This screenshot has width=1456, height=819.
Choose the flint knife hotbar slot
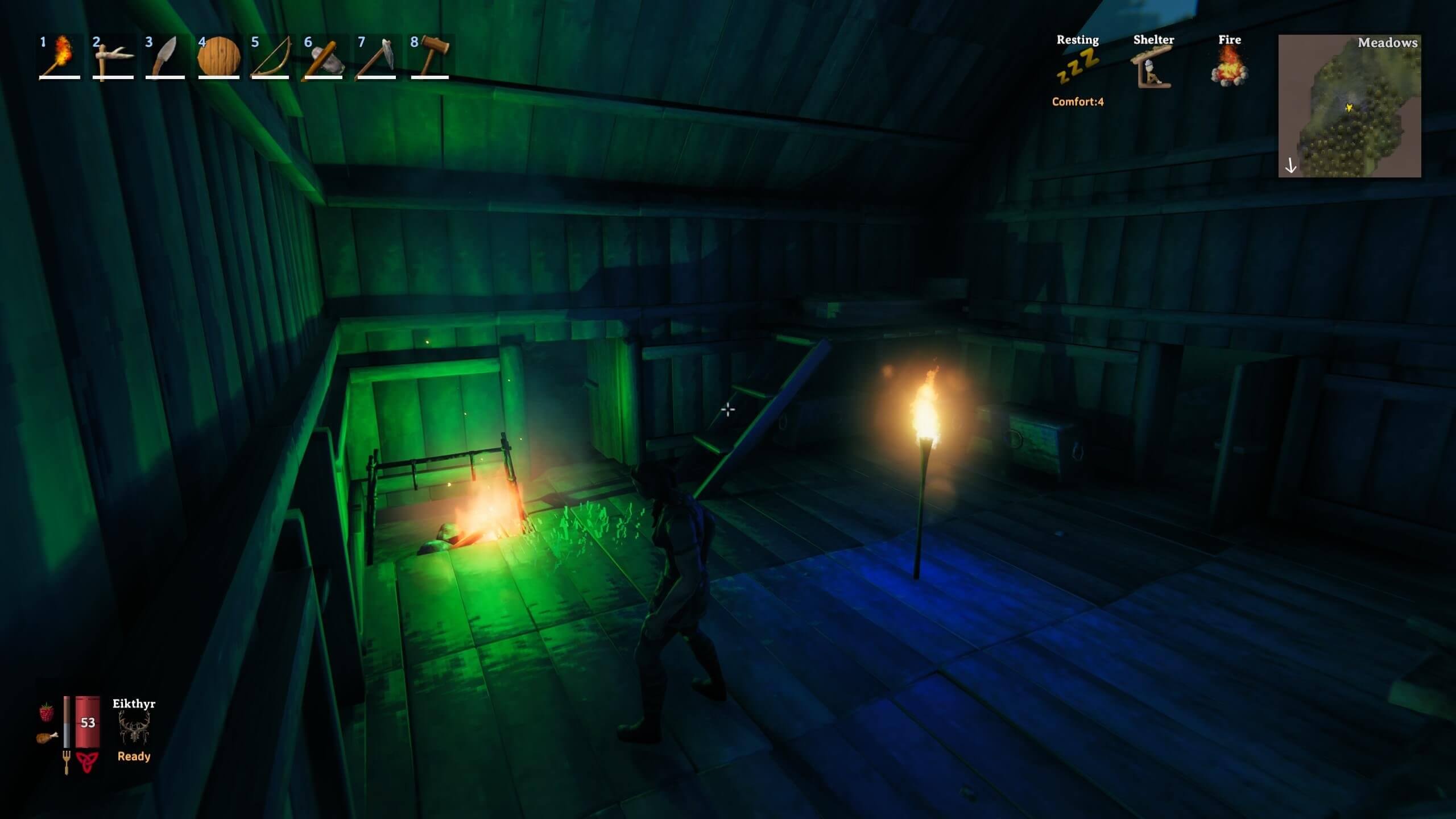pyautogui.click(x=166, y=57)
